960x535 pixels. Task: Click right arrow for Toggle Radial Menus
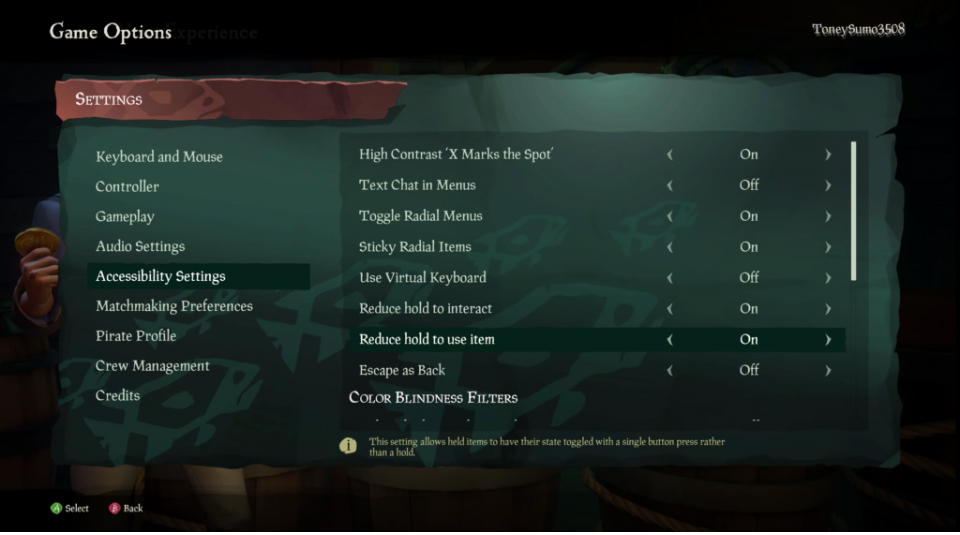pos(828,217)
